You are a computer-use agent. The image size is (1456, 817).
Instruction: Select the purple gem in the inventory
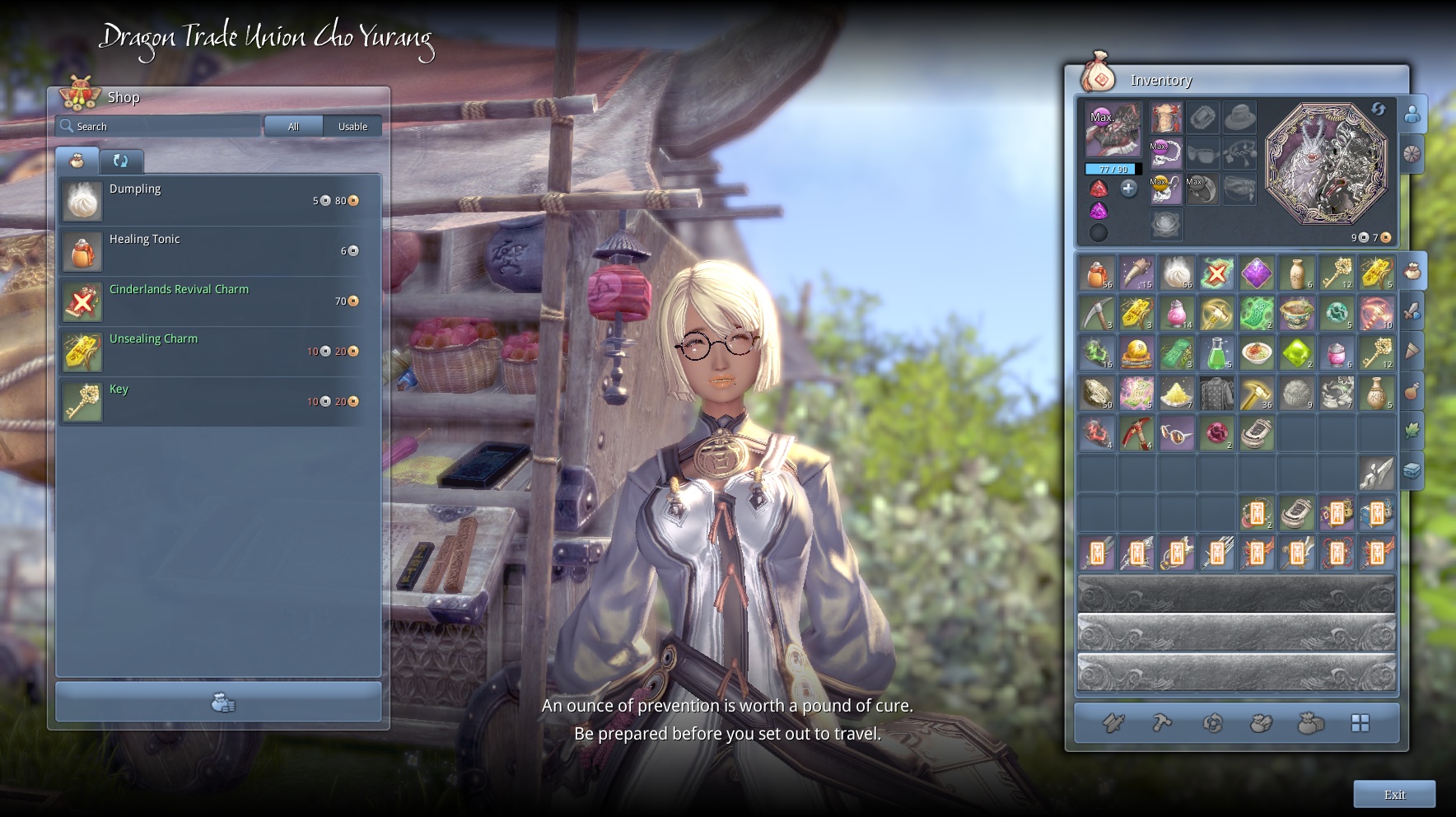[x=1257, y=273]
